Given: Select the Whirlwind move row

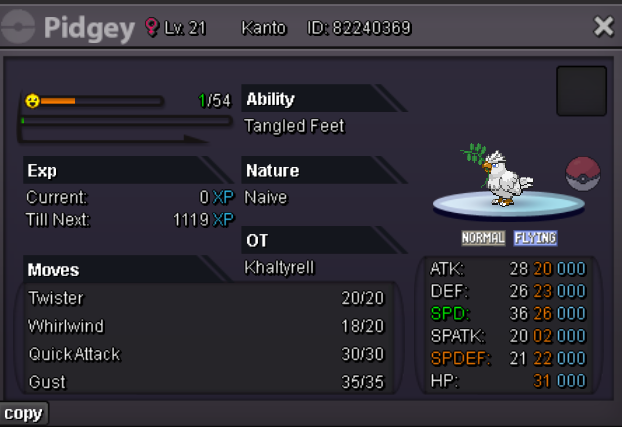Looking at the screenshot, I should point(210,326).
